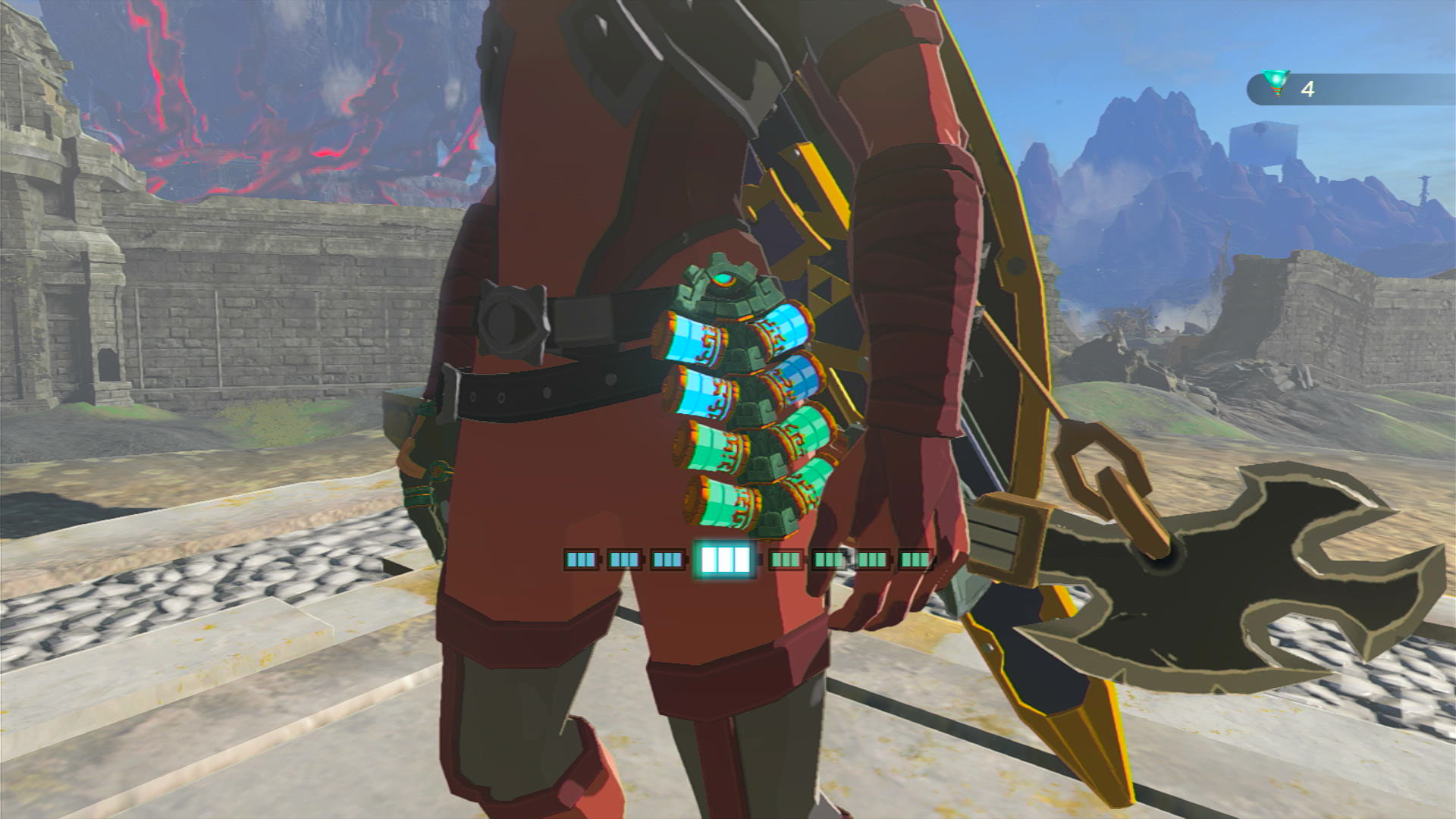This screenshot has width=1456, height=819.
Task: Click the middle segment of the glowing battery
Action: 726,560
